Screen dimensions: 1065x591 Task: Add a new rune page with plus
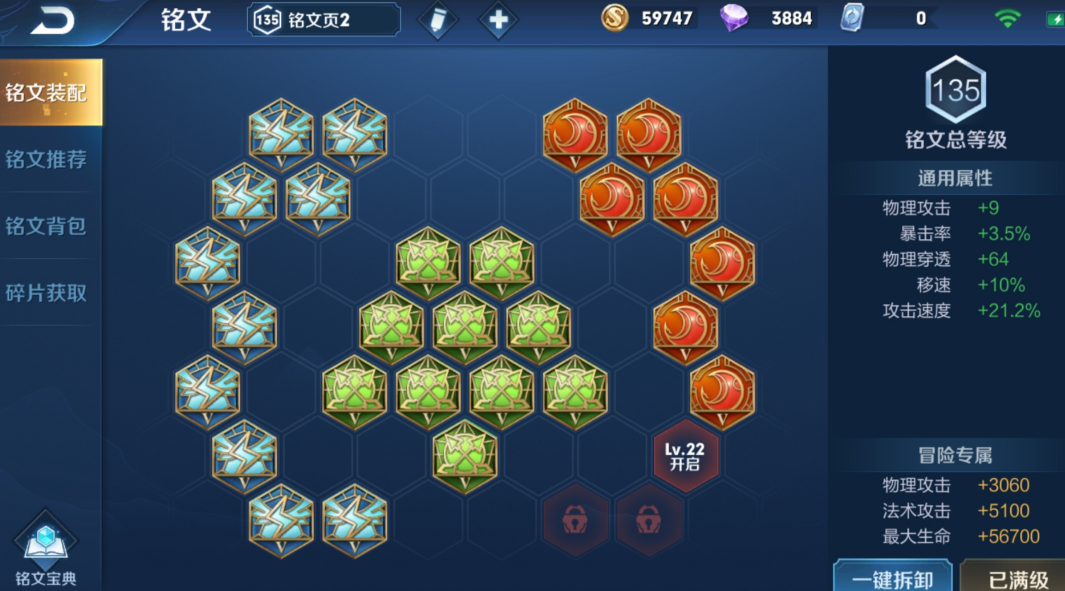point(498,20)
